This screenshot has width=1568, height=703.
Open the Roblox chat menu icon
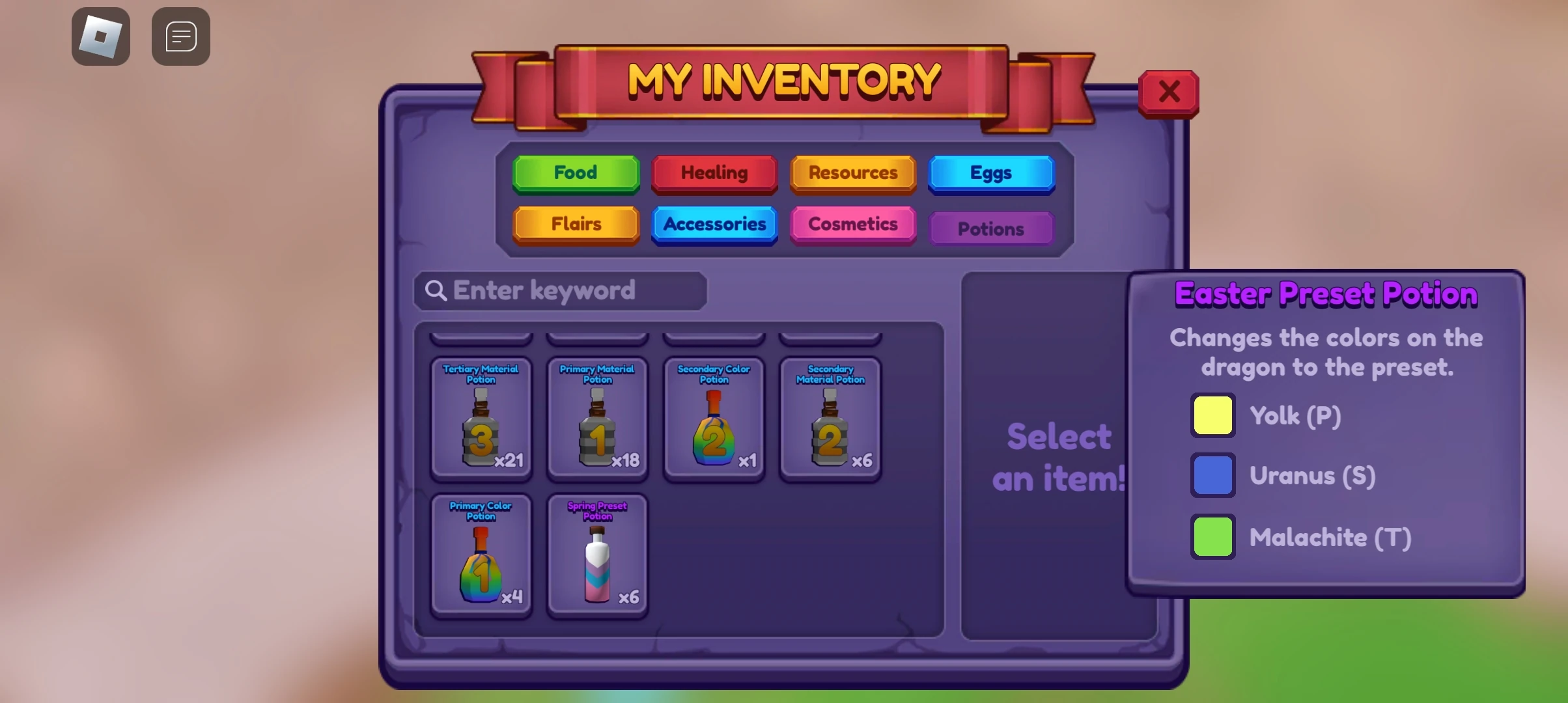tap(180, 36)
